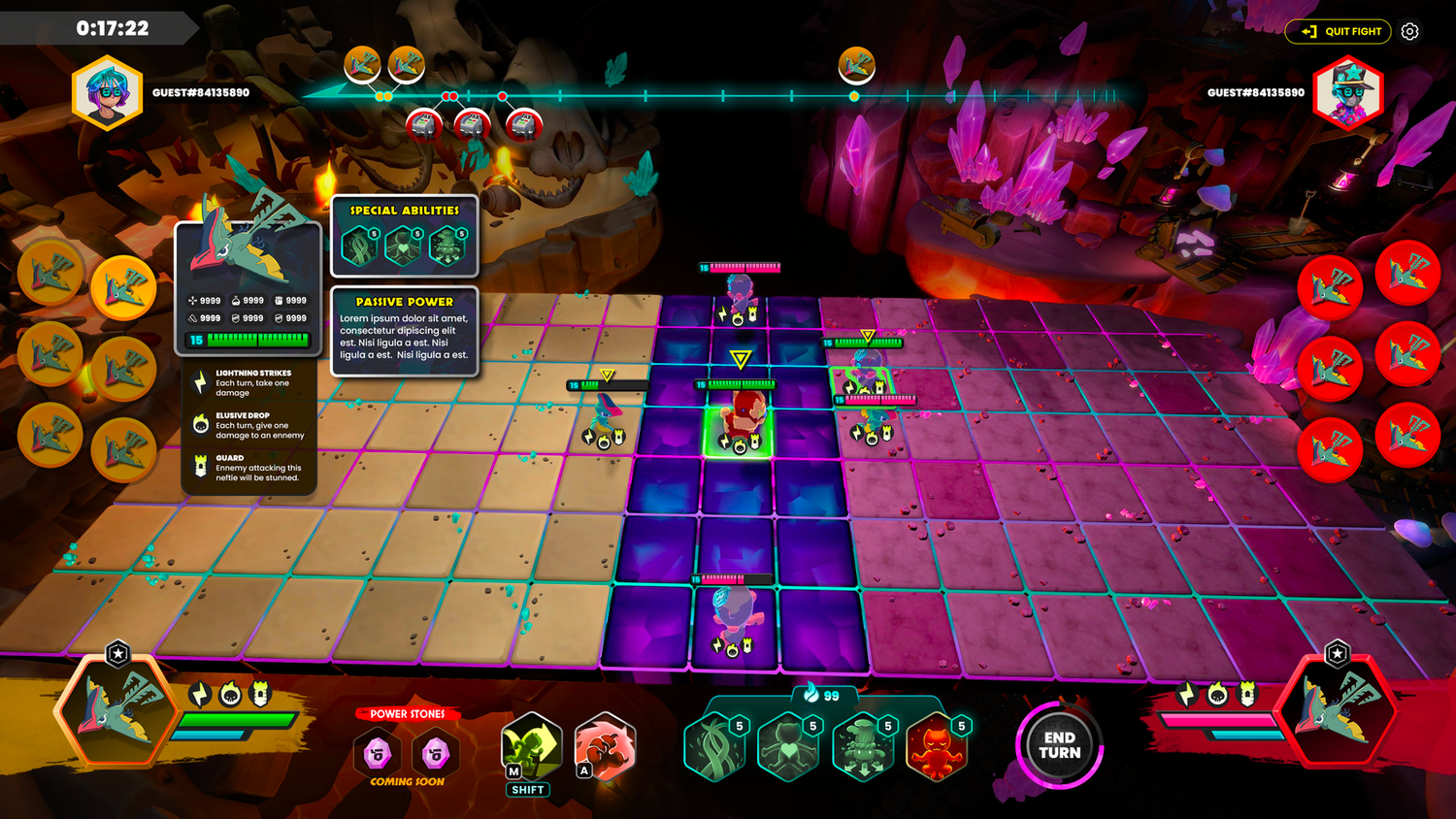End the current turn

click(x=1059, y=745)
